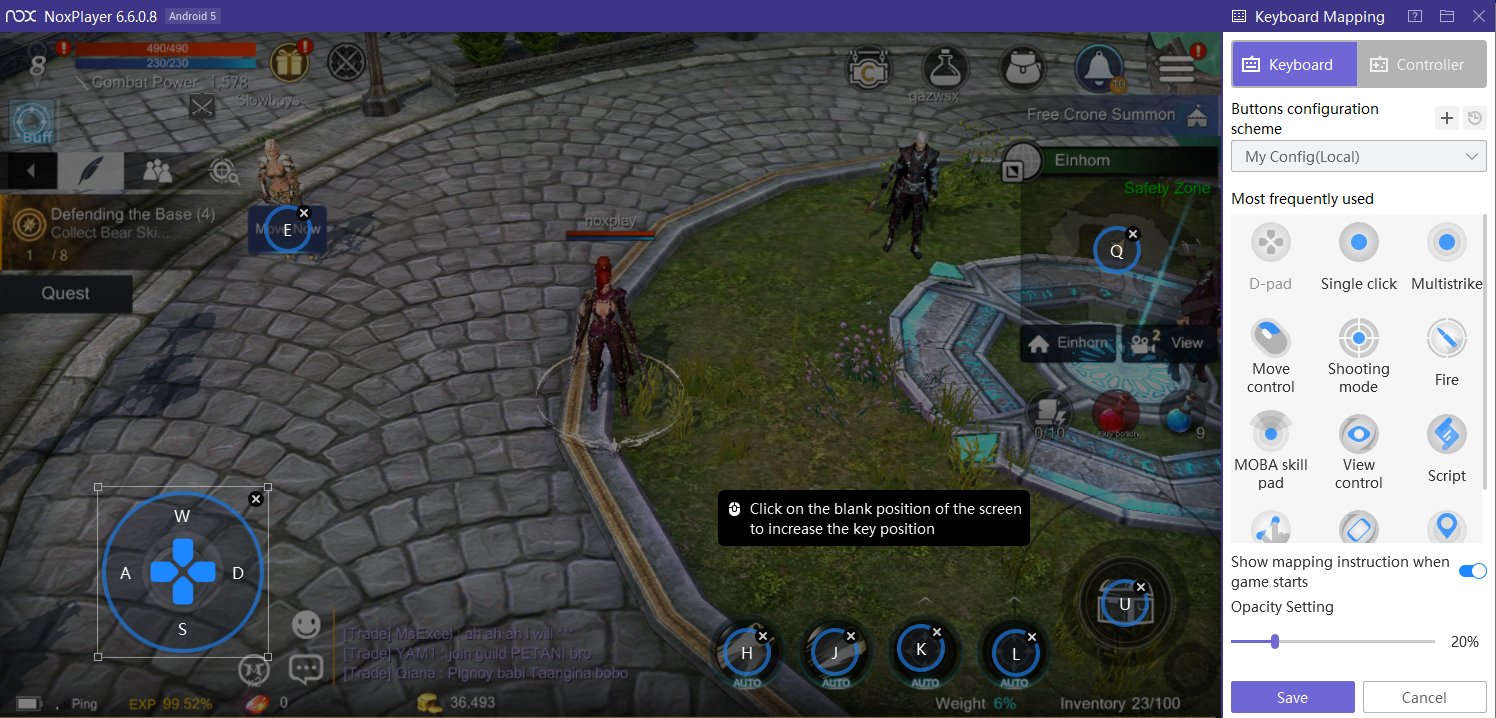Image resolution: width=1496 pixels, height=718 pixels.
Task: Teleport using the Einhorn home button
Action: pyautogui.click(x=1069, y=343)
